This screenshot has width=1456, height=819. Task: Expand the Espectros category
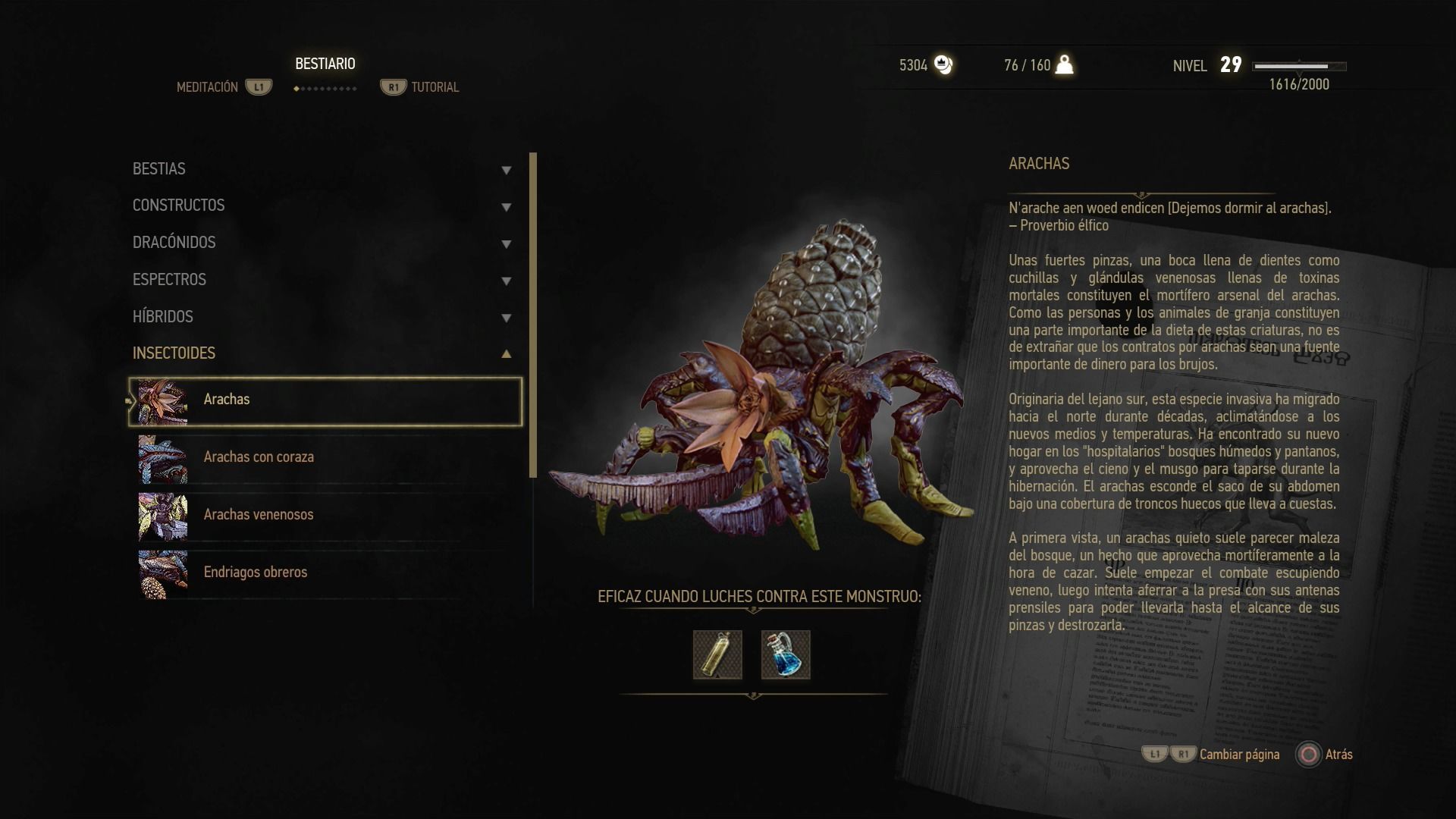(322, 280)
